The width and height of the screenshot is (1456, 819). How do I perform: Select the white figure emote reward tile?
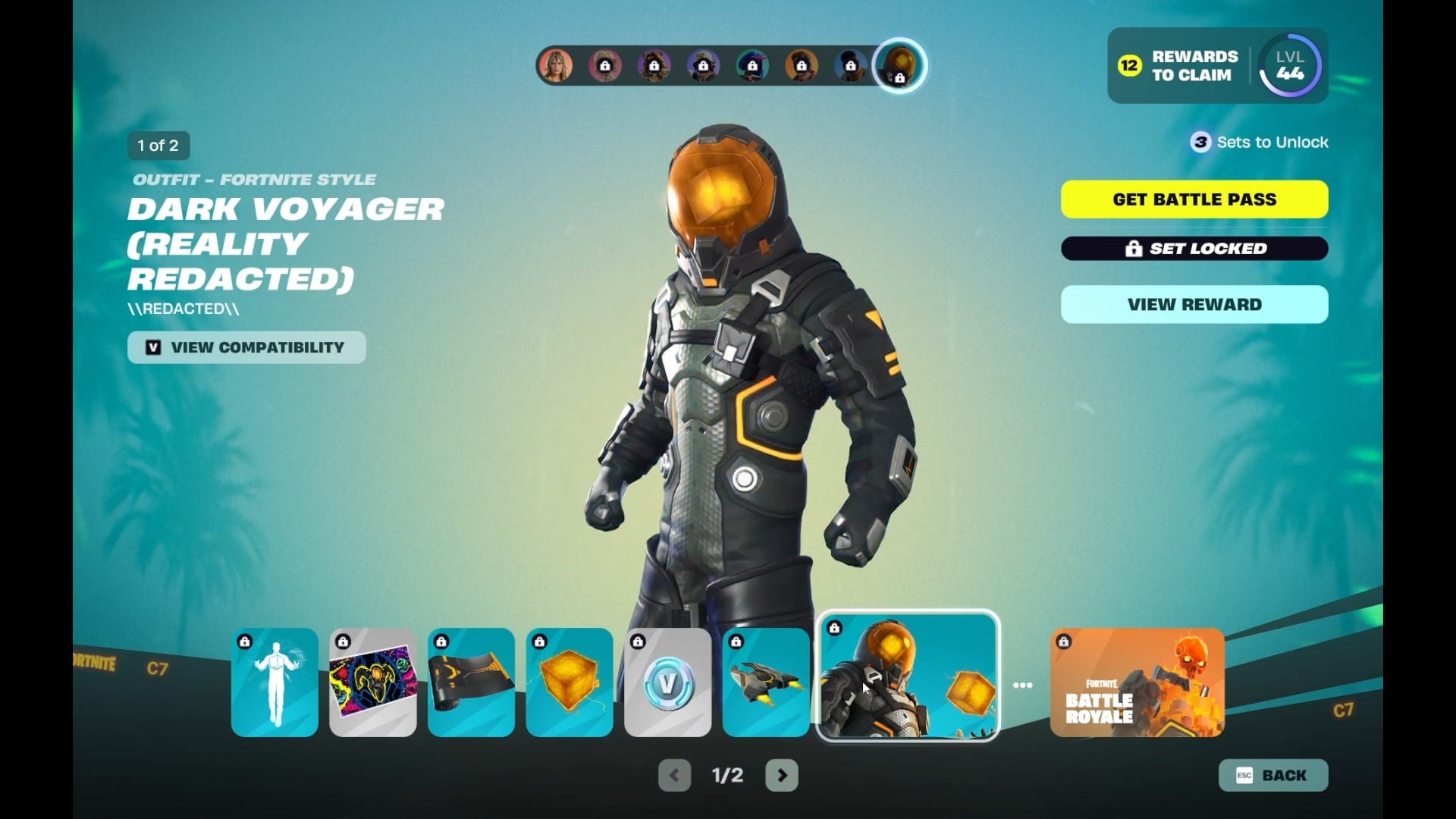click(x=275, y=682)
